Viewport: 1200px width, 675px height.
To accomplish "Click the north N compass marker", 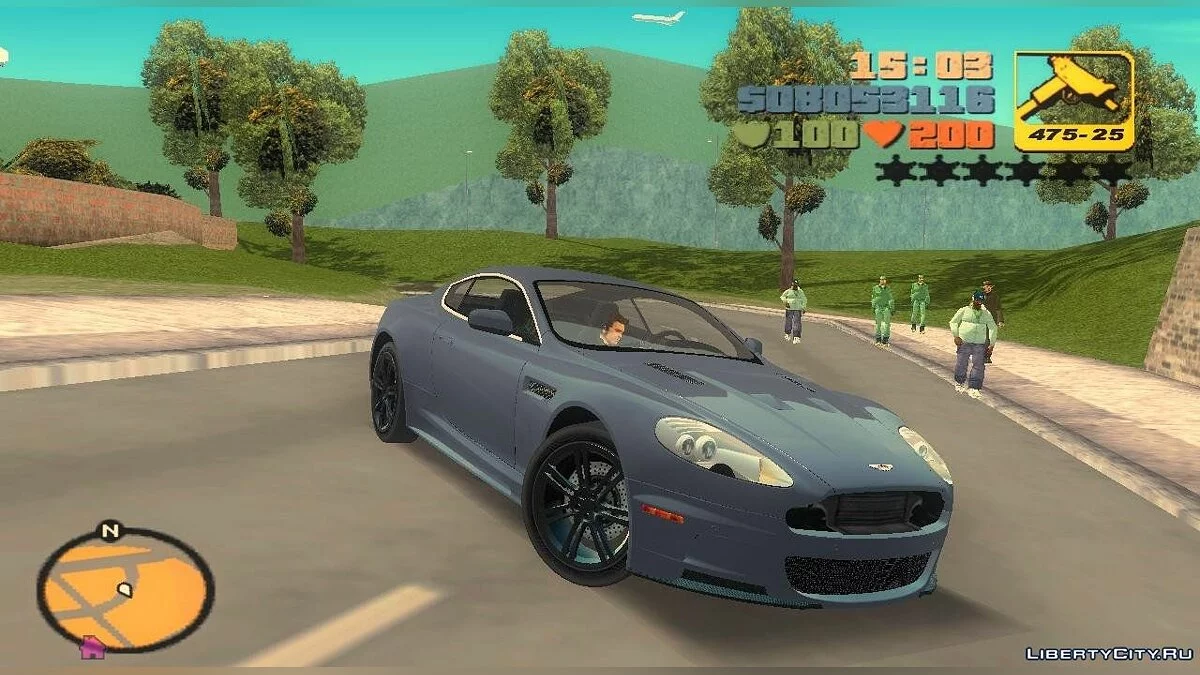I will coord(109,531).
